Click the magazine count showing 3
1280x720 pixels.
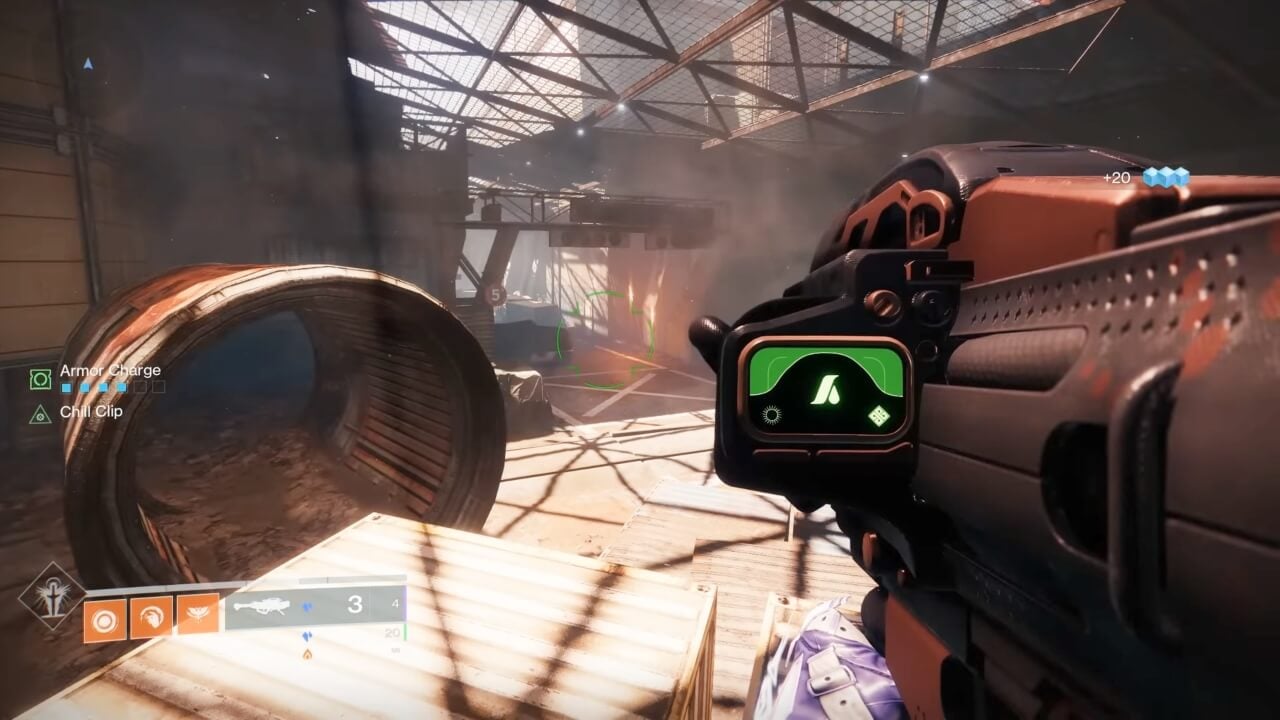point(355,604)
